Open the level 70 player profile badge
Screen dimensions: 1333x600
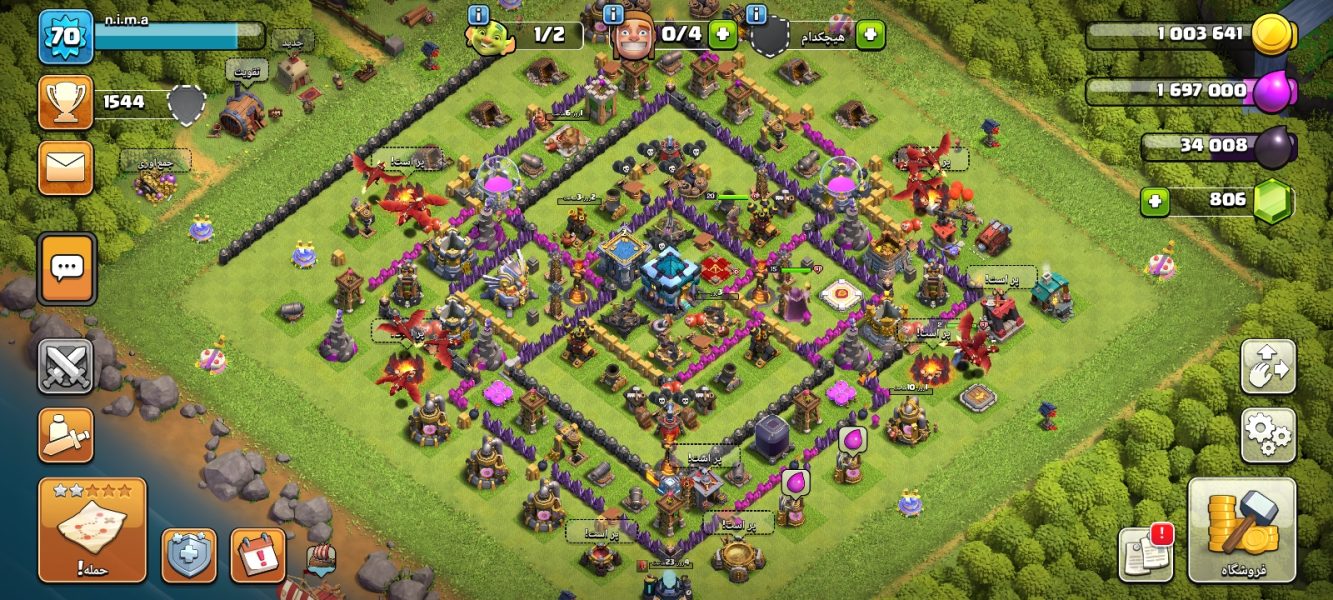tap(66, 37)
